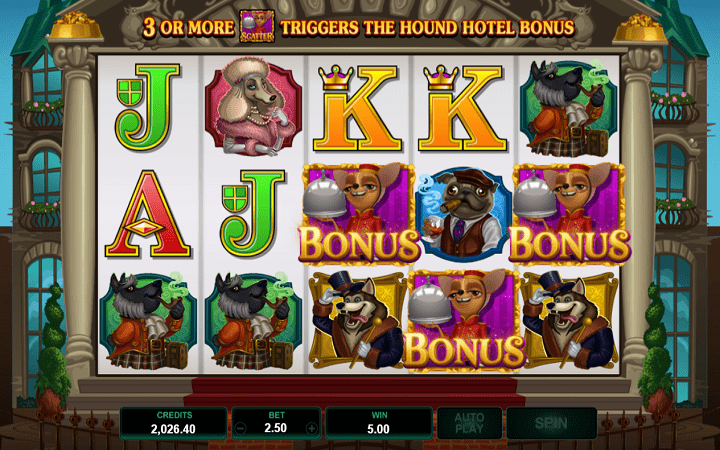Spin the reels with the Spin button
720x450 pixels.
coord(551,423)
